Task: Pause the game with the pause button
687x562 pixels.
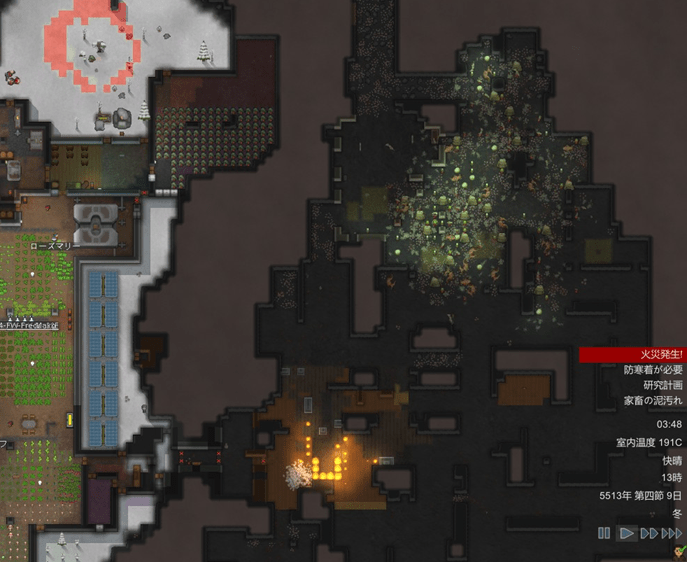Action: pos(604,533)
